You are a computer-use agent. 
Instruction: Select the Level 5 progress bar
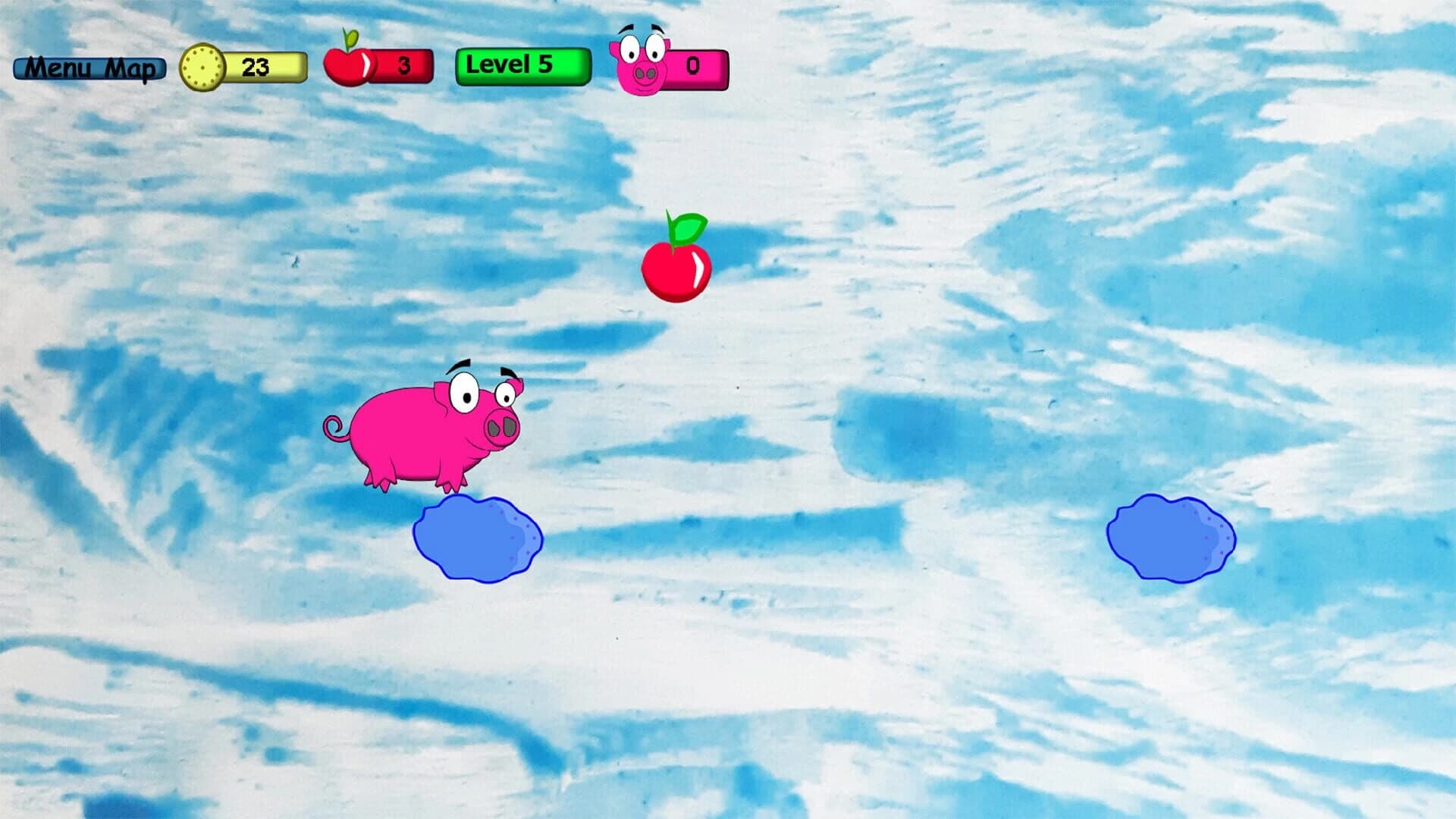point(522,65)
